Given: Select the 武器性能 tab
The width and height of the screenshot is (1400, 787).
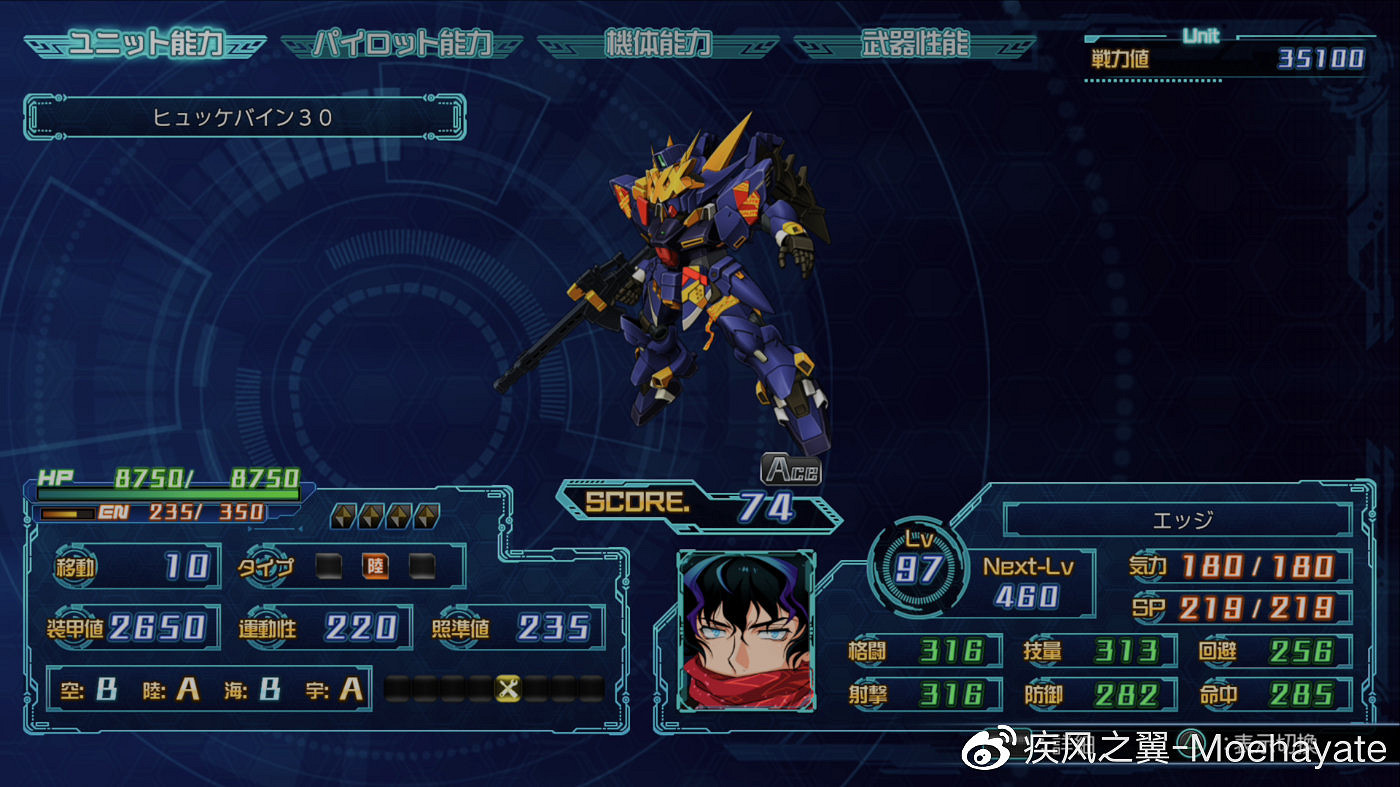Looking at the screenshot, I should [914, 45].
